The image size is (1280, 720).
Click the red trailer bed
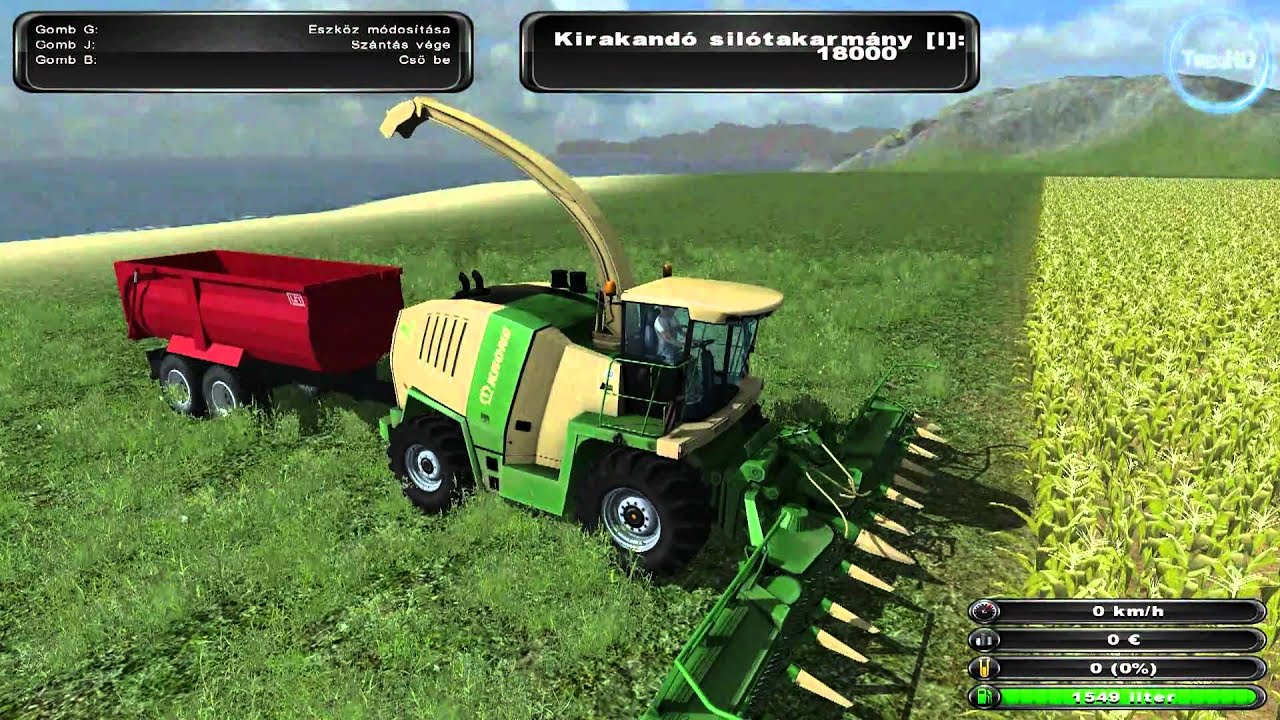tap(250, 300)
